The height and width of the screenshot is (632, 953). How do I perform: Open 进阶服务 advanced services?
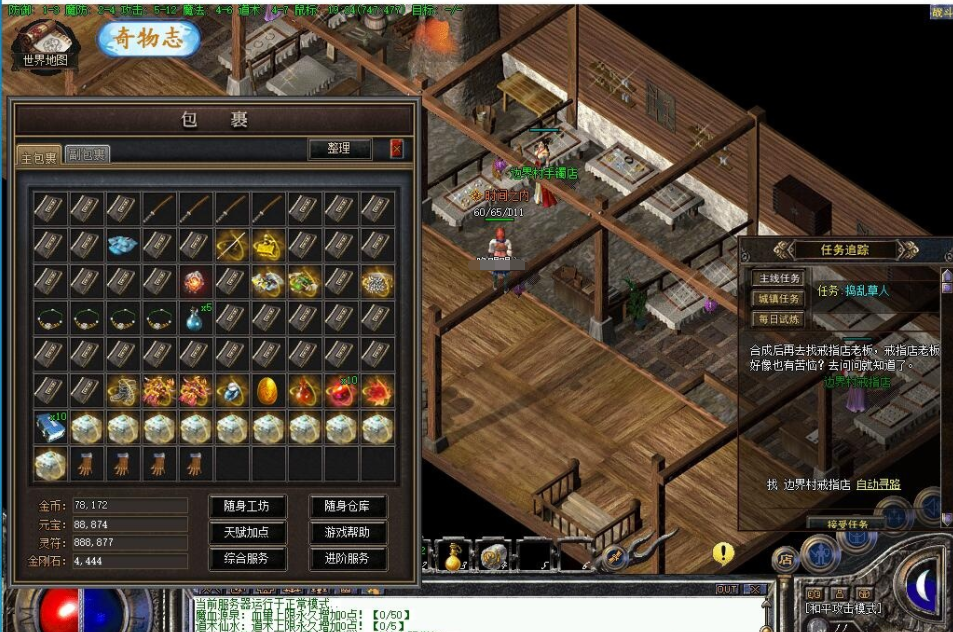coord(348,559)
